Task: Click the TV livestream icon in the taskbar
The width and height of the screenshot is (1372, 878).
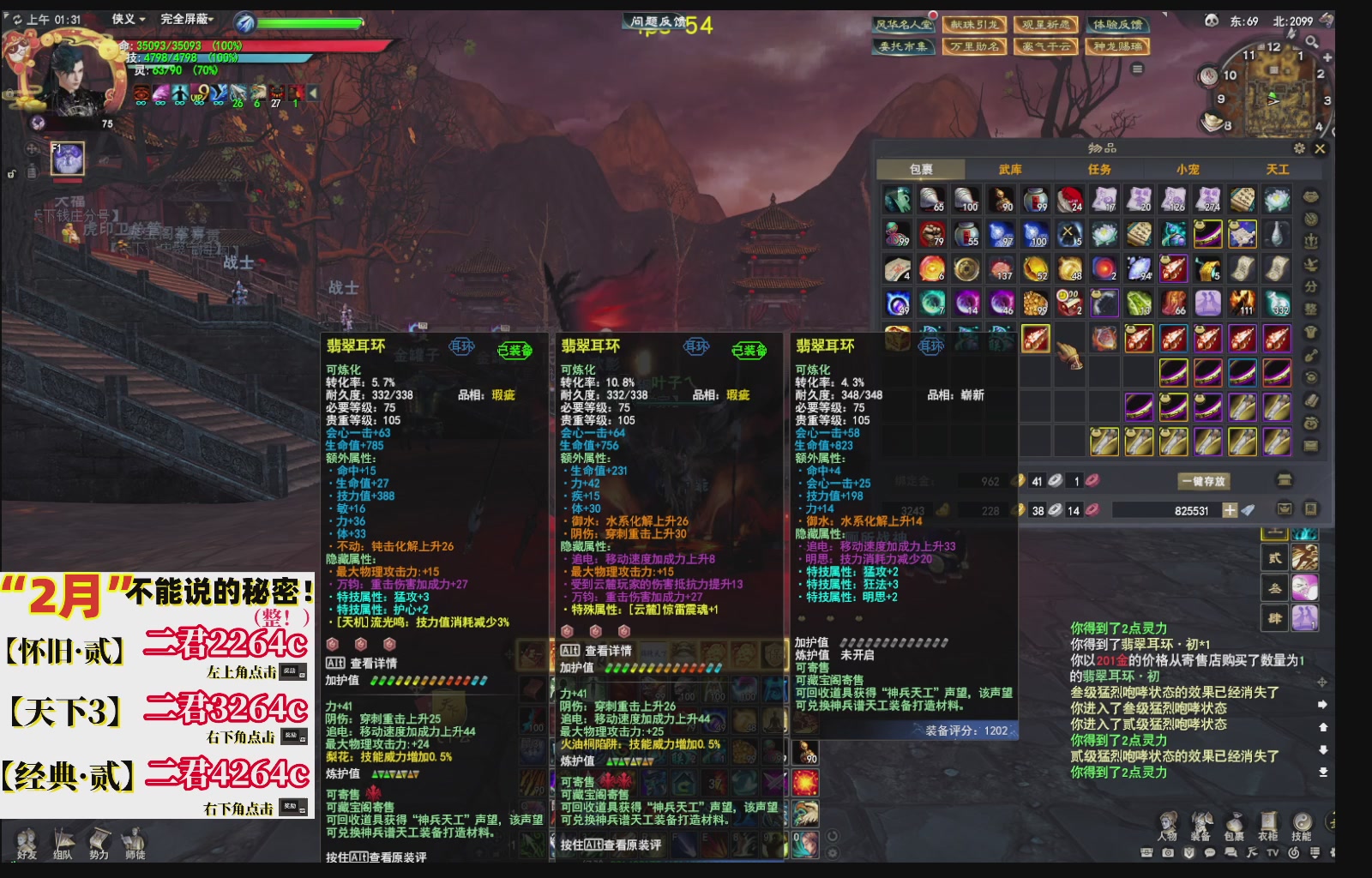Action: pos(1273,853)
